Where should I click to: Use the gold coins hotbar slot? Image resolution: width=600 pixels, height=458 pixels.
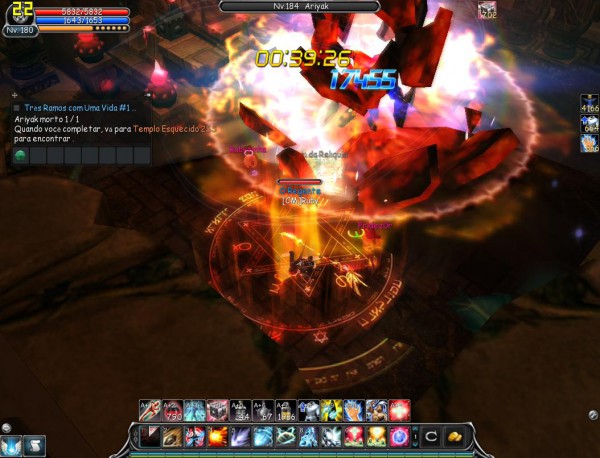click(x=453, y=437)
